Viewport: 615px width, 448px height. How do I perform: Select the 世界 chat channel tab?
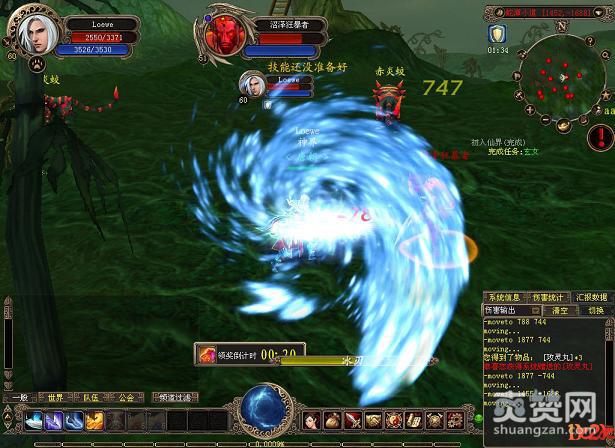point(55,397)
